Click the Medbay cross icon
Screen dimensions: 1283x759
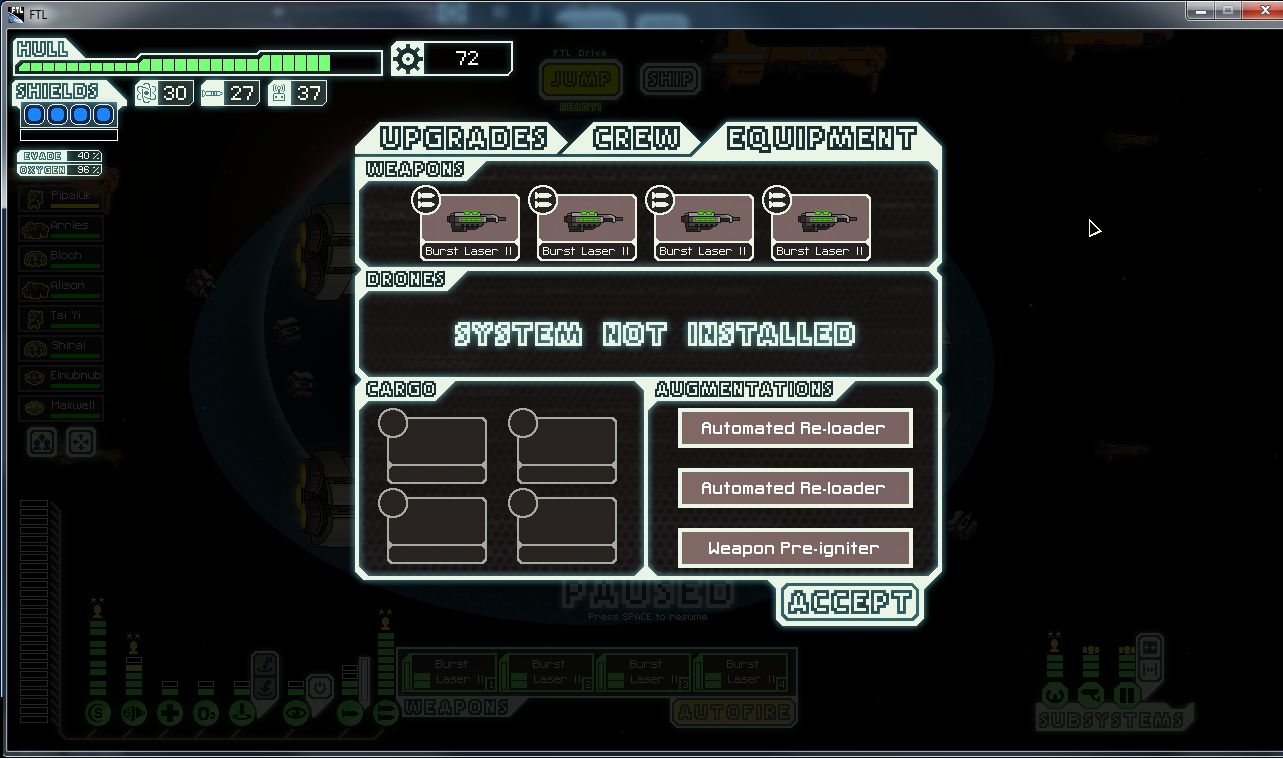point(170,713)
